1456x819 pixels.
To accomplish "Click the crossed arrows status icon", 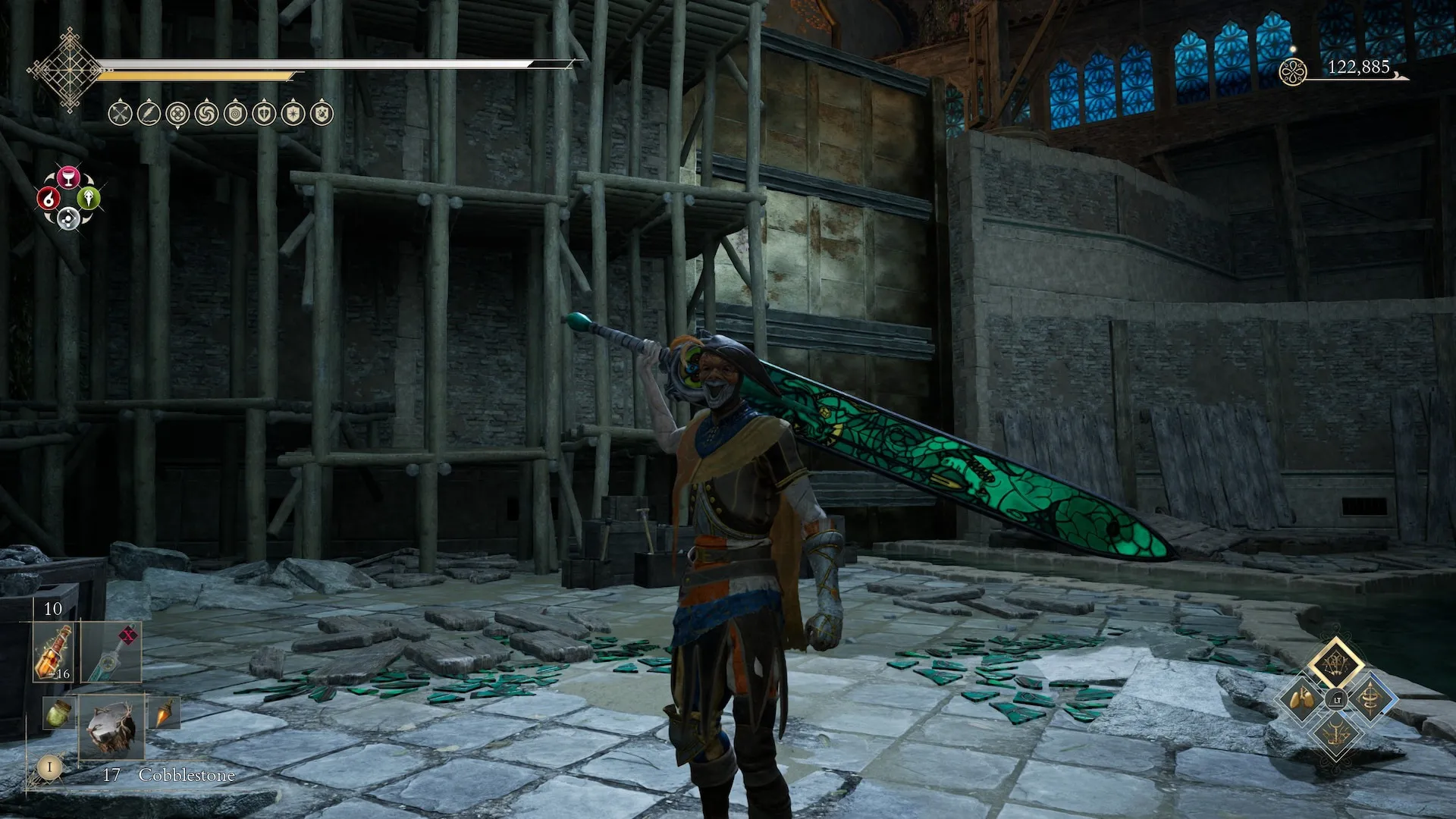I will (121, 114).
